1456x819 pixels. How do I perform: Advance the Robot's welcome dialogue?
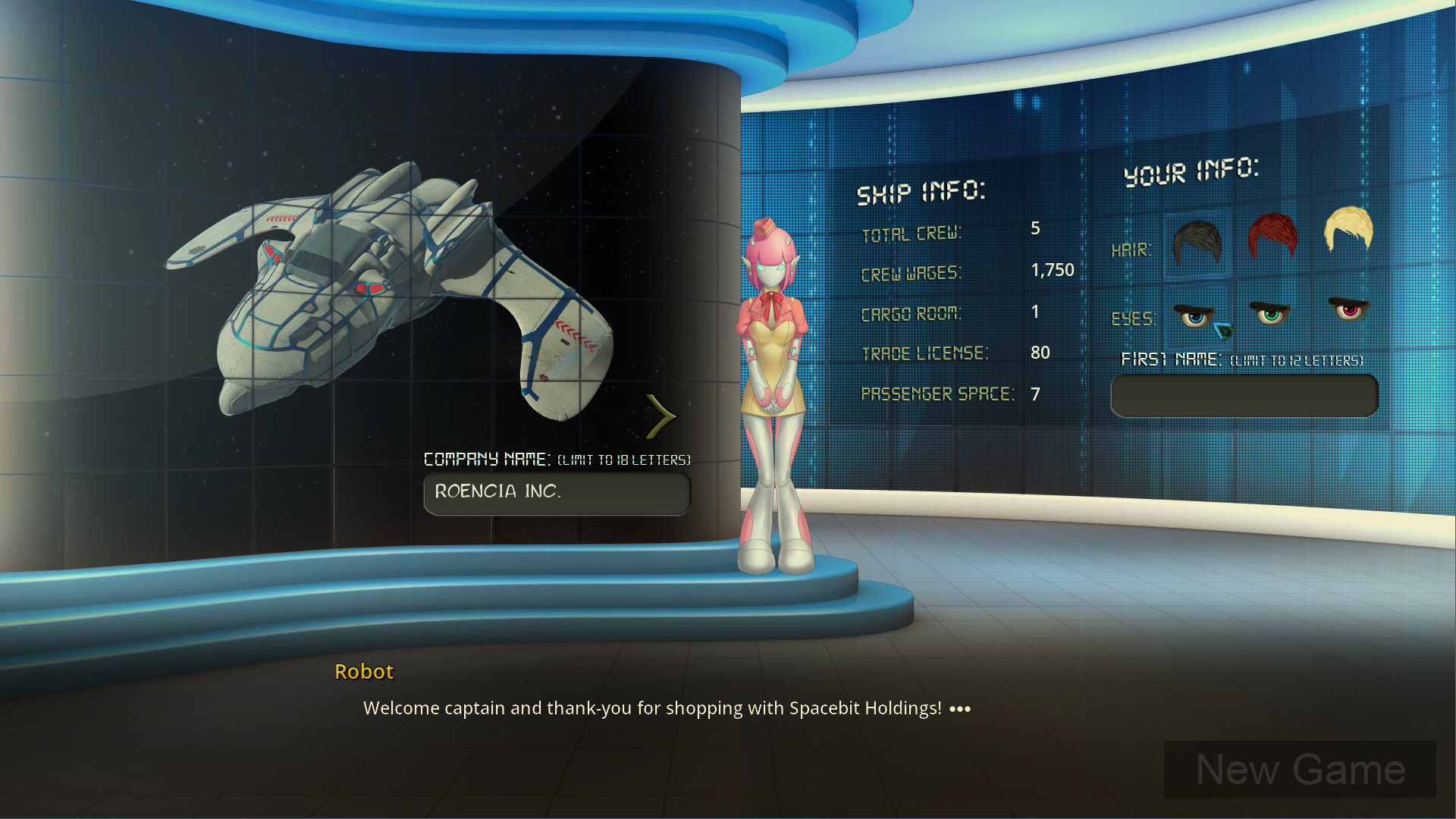[x=959, y=709]
